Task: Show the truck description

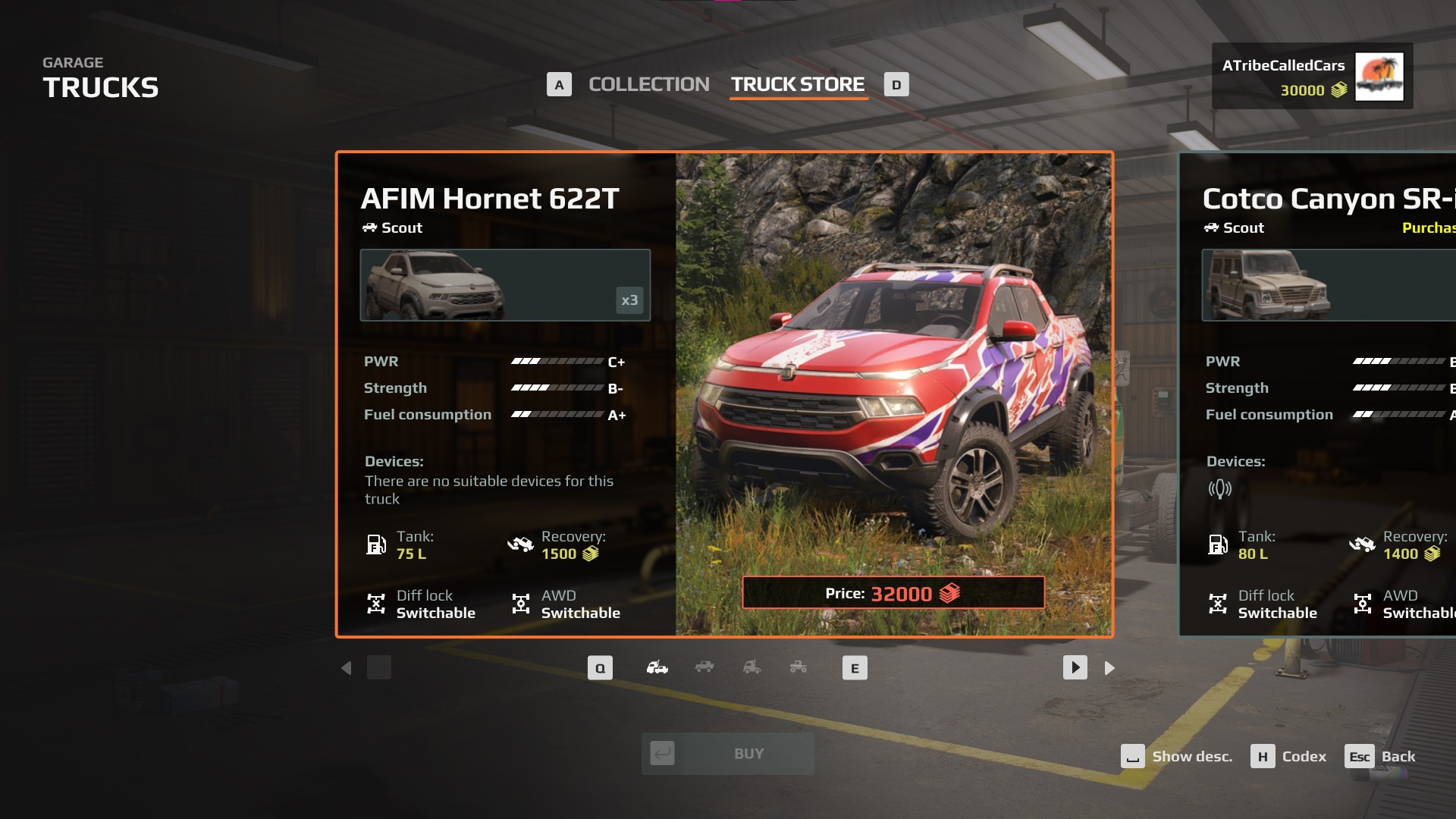Action: (x=1177, y=757)
